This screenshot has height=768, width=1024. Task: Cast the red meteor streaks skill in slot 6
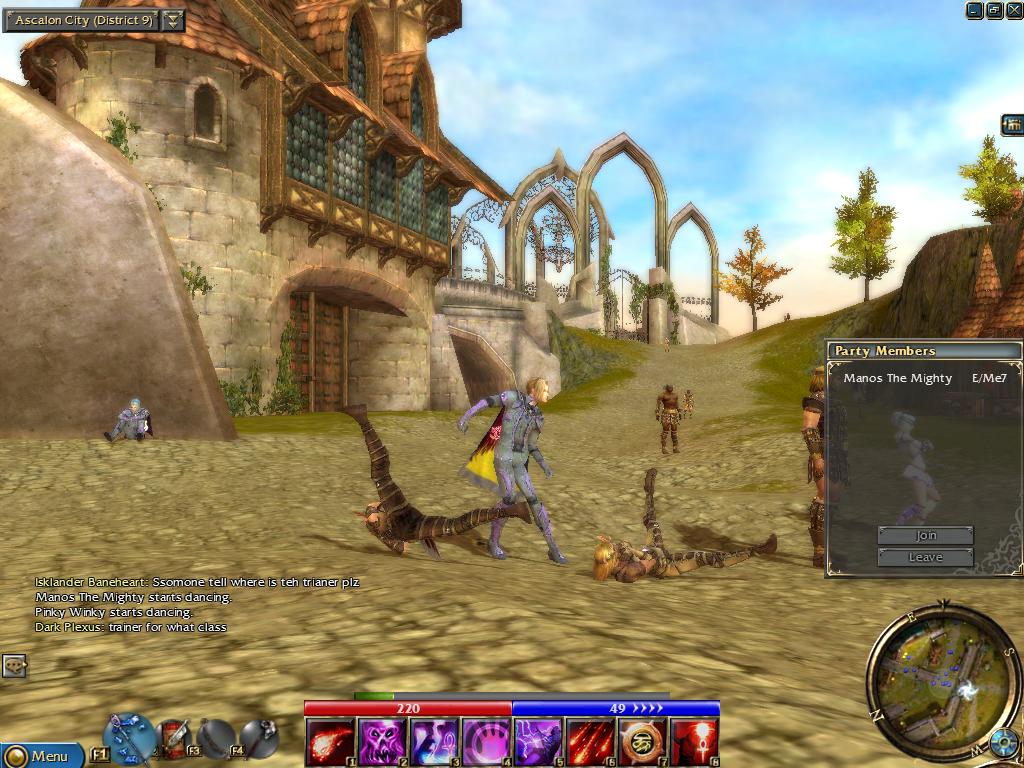[x=590, y=742]
